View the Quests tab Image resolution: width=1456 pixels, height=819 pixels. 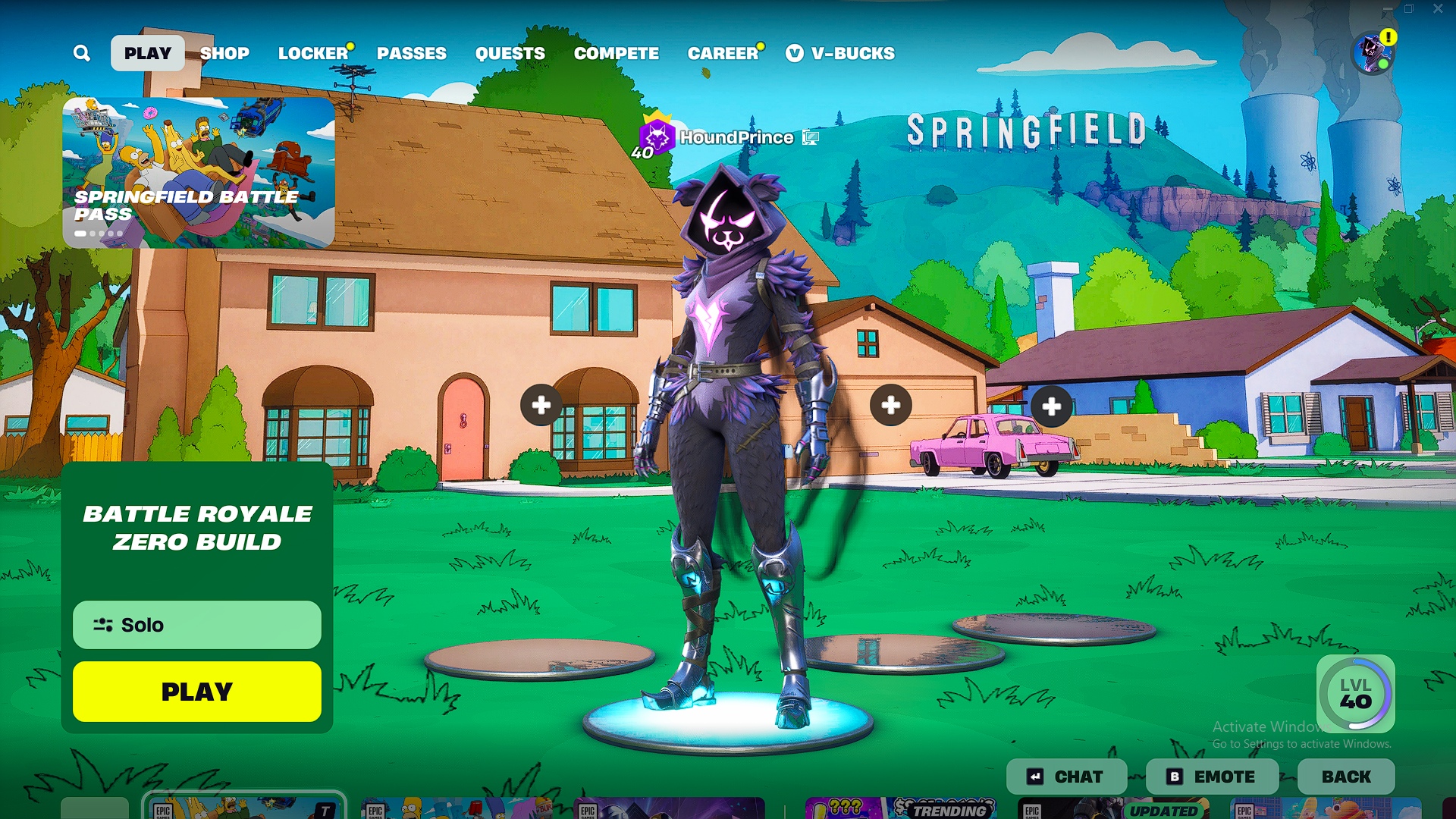pos(510,53)
